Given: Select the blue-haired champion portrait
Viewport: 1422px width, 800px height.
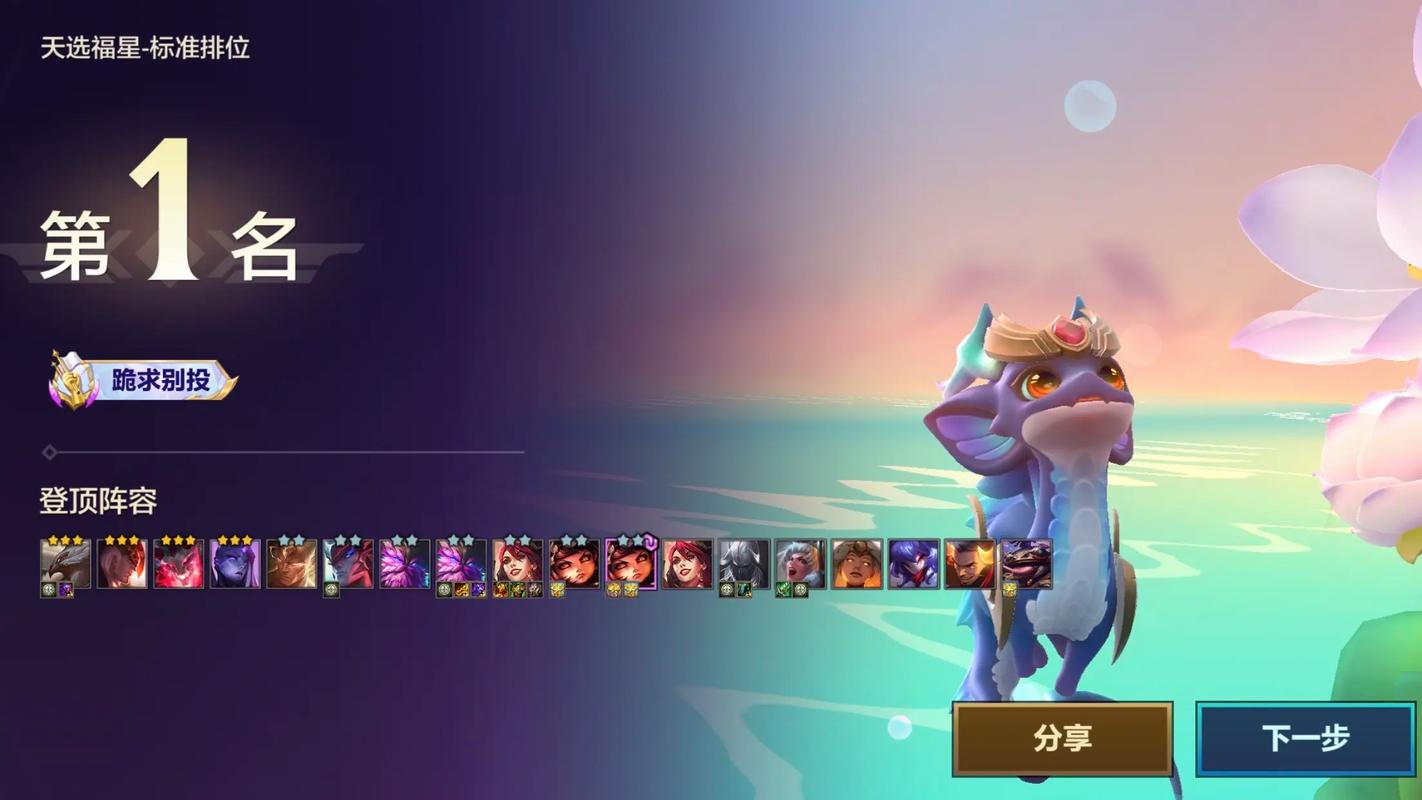Looking at the screenshot, I should click(913, 564).
